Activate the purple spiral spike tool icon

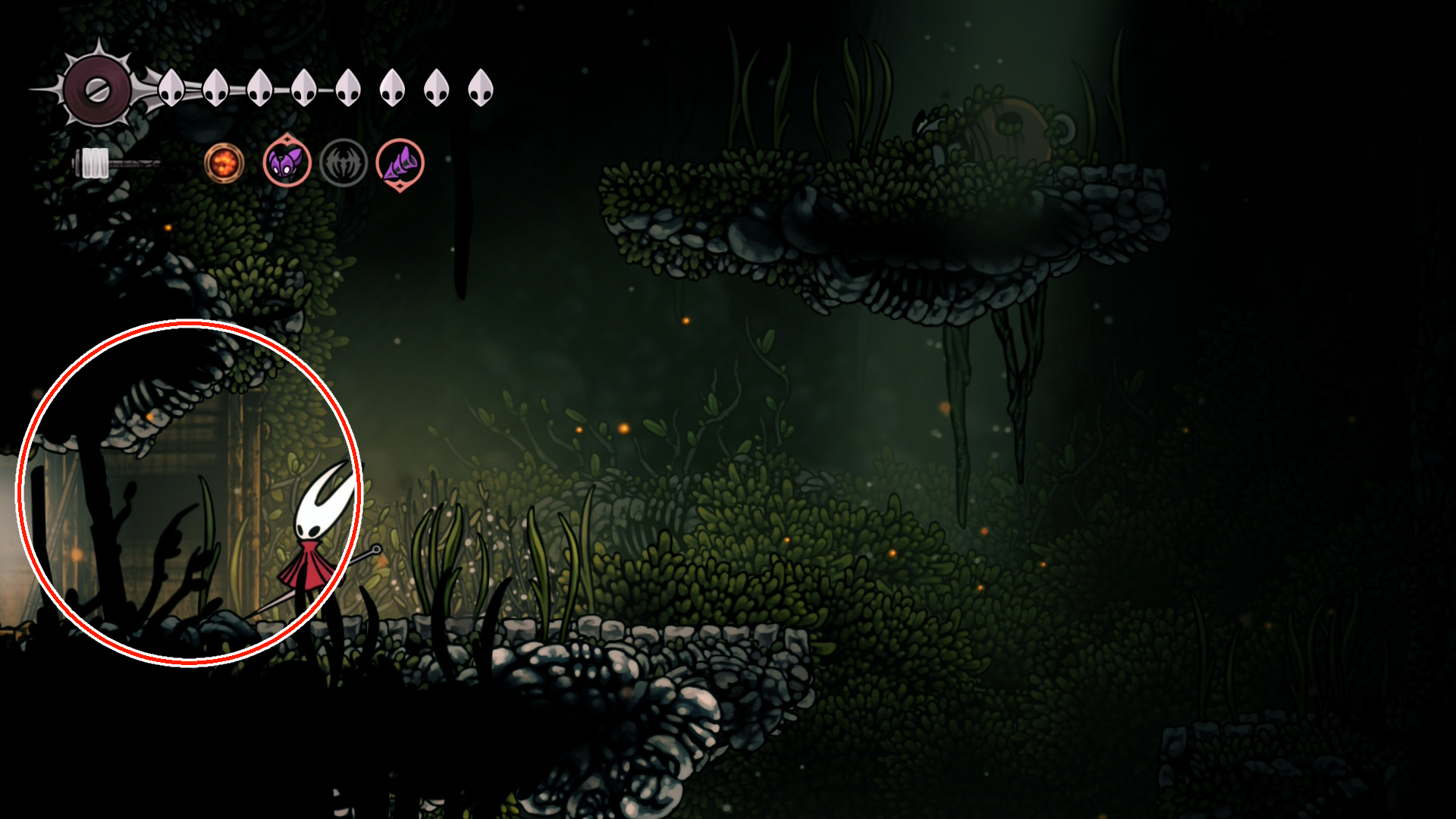pos(400,163)
